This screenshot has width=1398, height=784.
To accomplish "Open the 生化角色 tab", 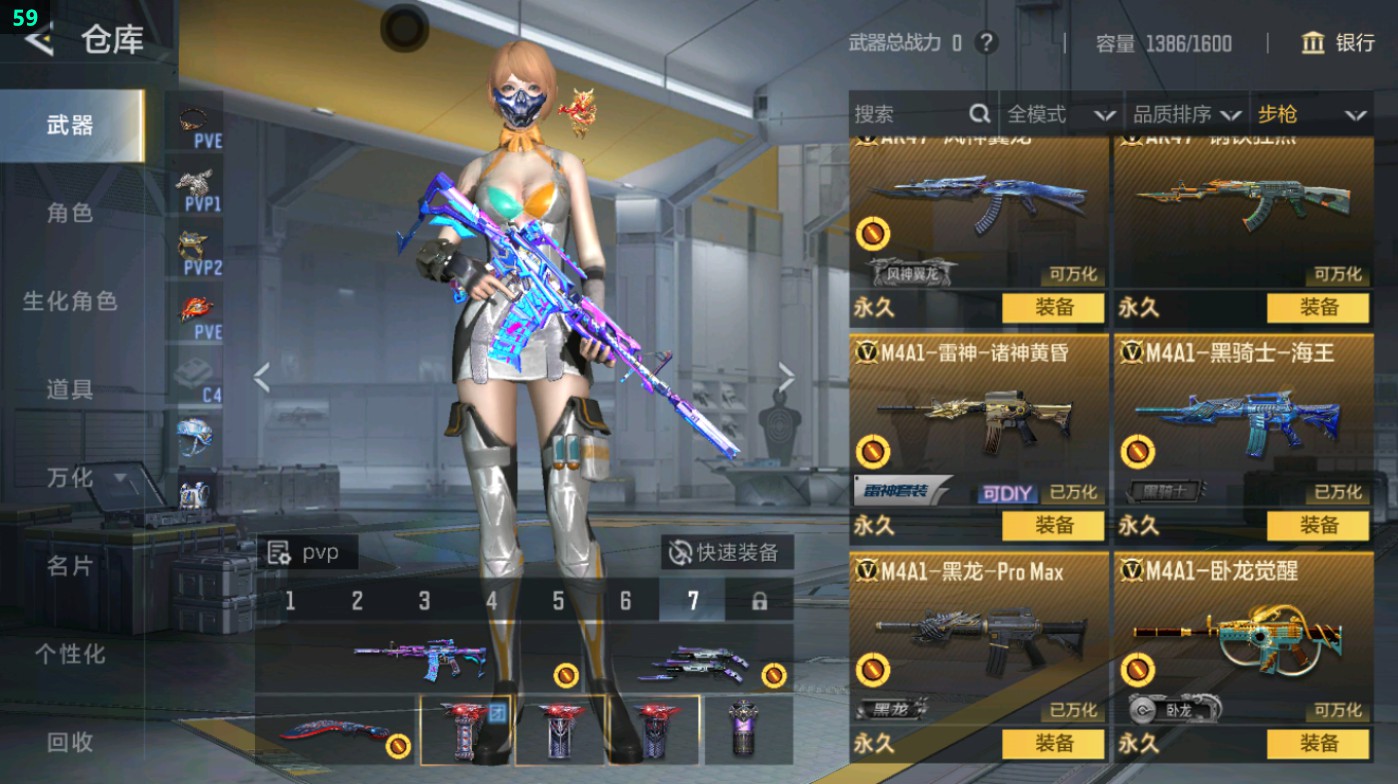I will click(x=70, y=301).
